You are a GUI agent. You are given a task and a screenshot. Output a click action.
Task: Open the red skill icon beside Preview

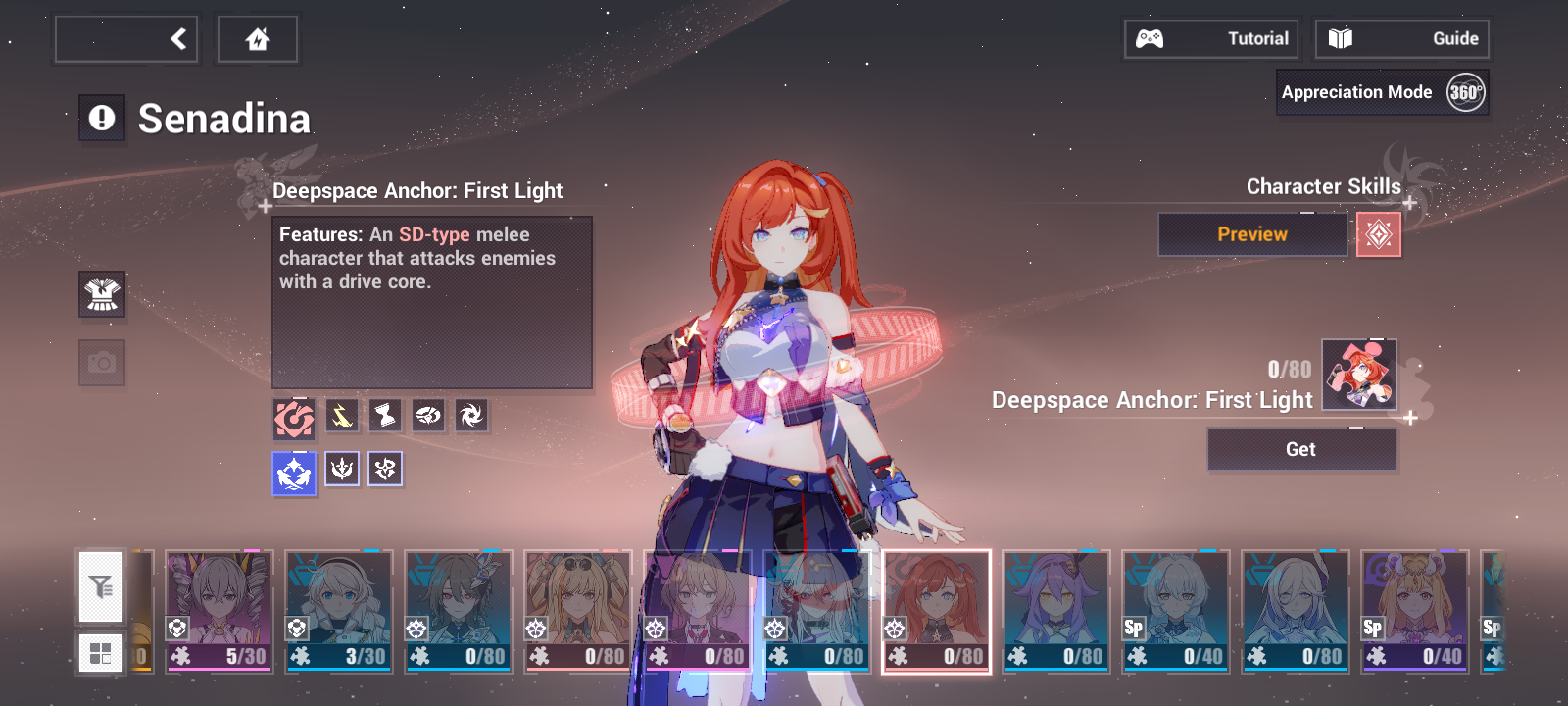click(1380, 234)
